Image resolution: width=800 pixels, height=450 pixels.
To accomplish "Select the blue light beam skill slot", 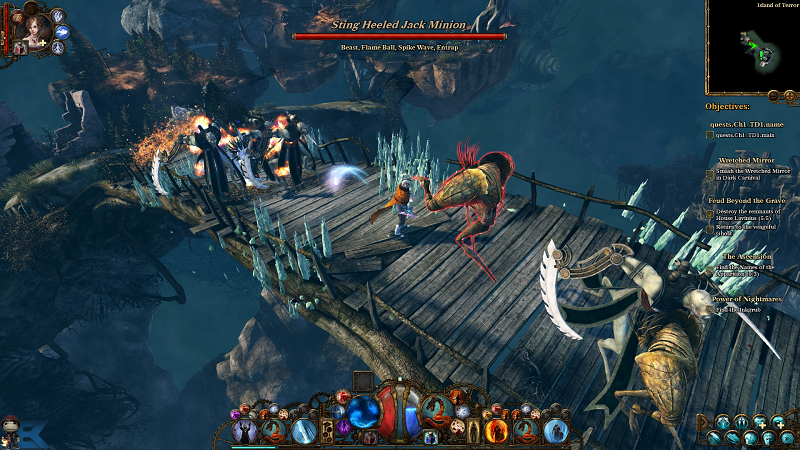I will pos(304,432).
